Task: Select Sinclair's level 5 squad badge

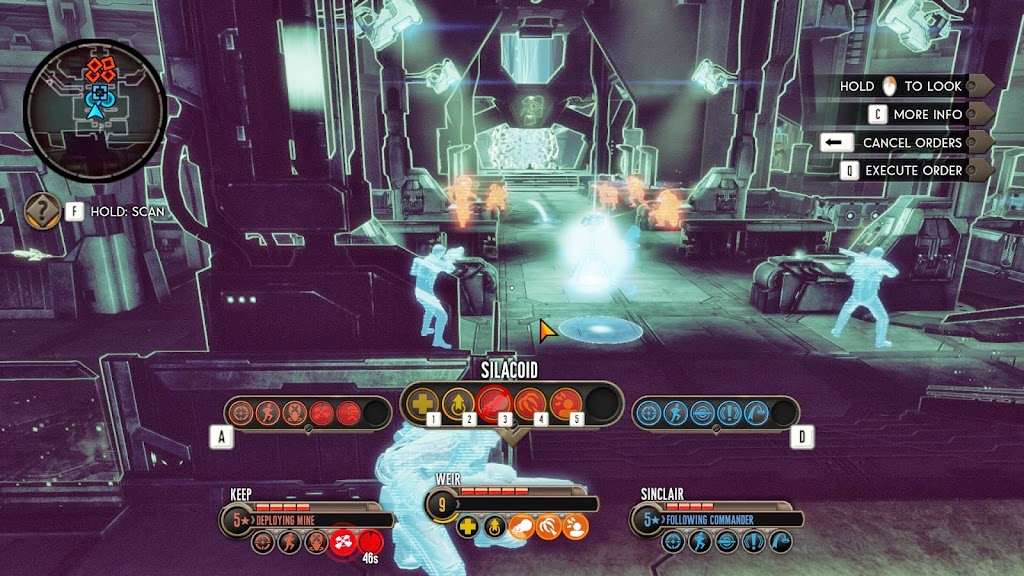Action: 649,520
